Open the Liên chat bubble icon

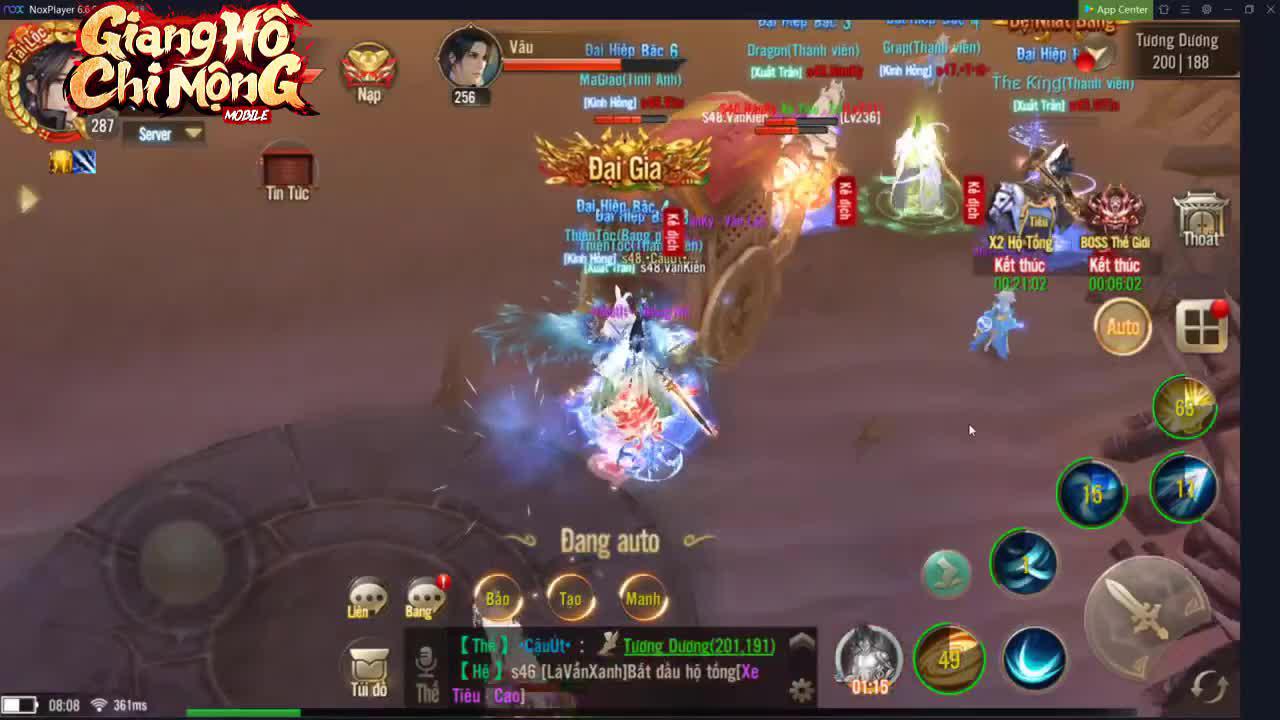click(x=368, y=595)
